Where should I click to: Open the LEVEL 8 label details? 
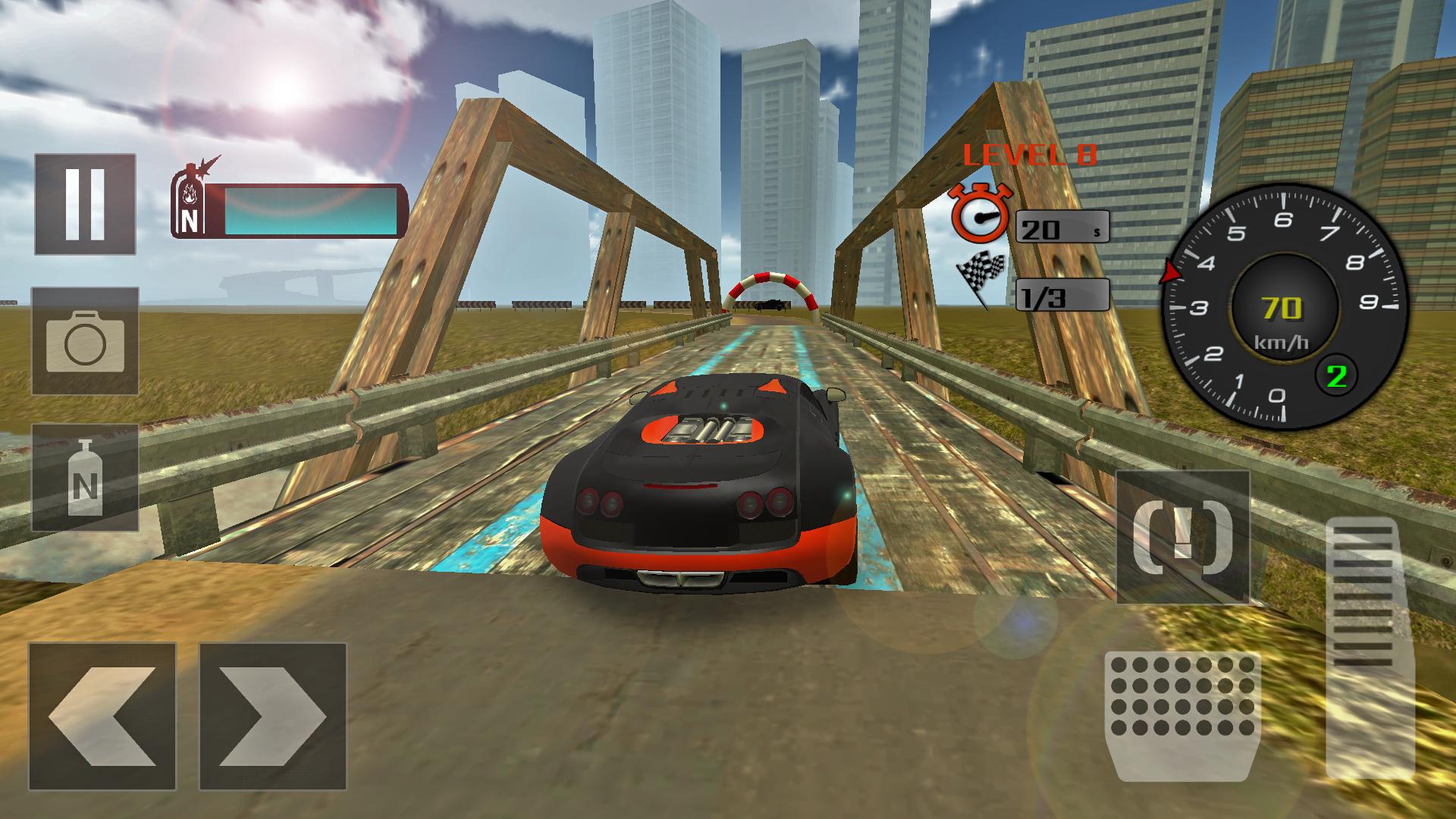point(1030,155)
